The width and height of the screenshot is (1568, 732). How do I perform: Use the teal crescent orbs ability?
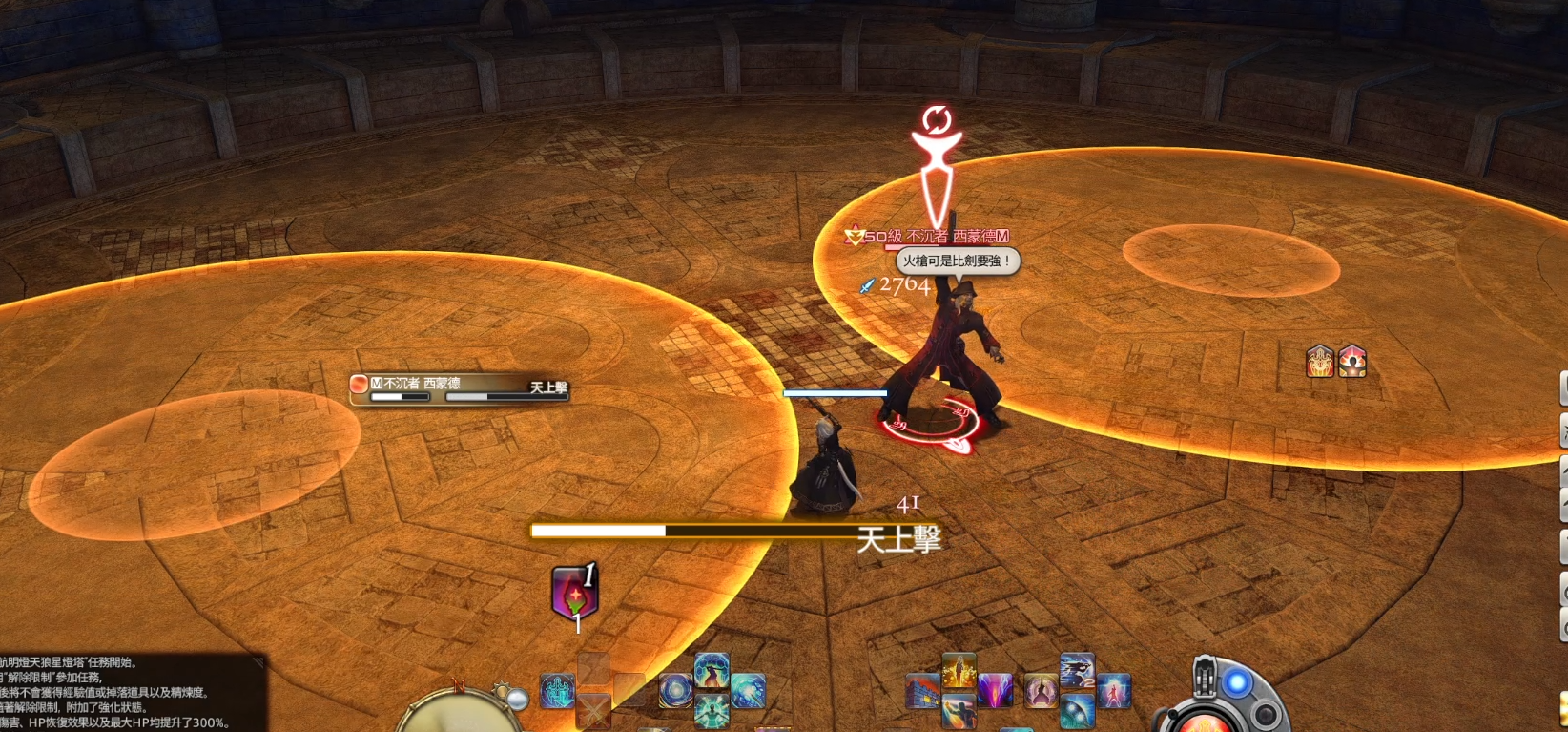pyautogui.click(x=1078, y=711)
